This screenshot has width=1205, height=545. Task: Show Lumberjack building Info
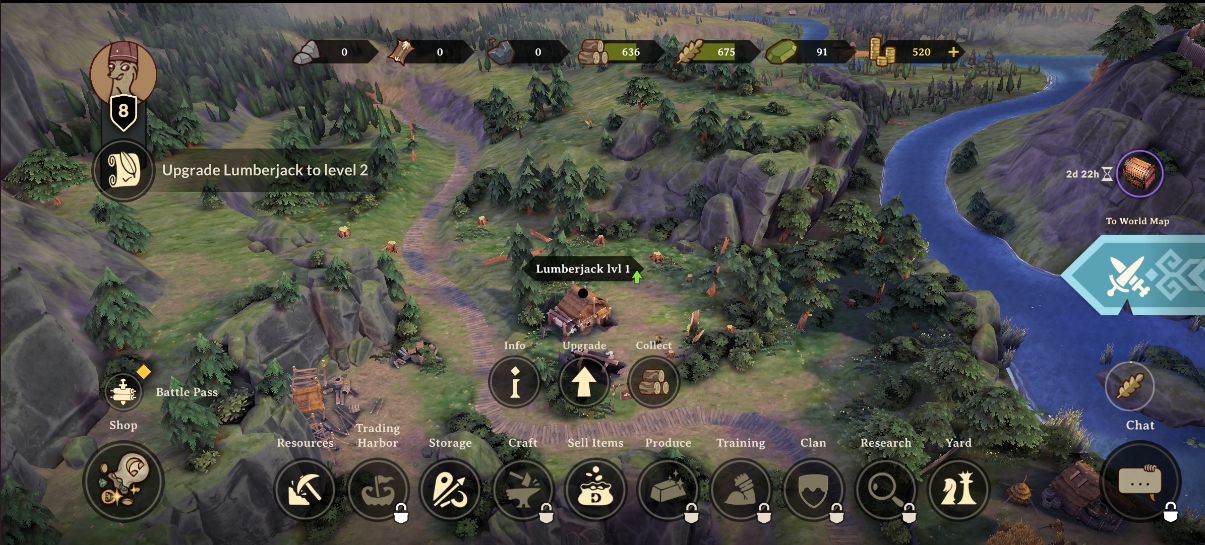[515, 381]
